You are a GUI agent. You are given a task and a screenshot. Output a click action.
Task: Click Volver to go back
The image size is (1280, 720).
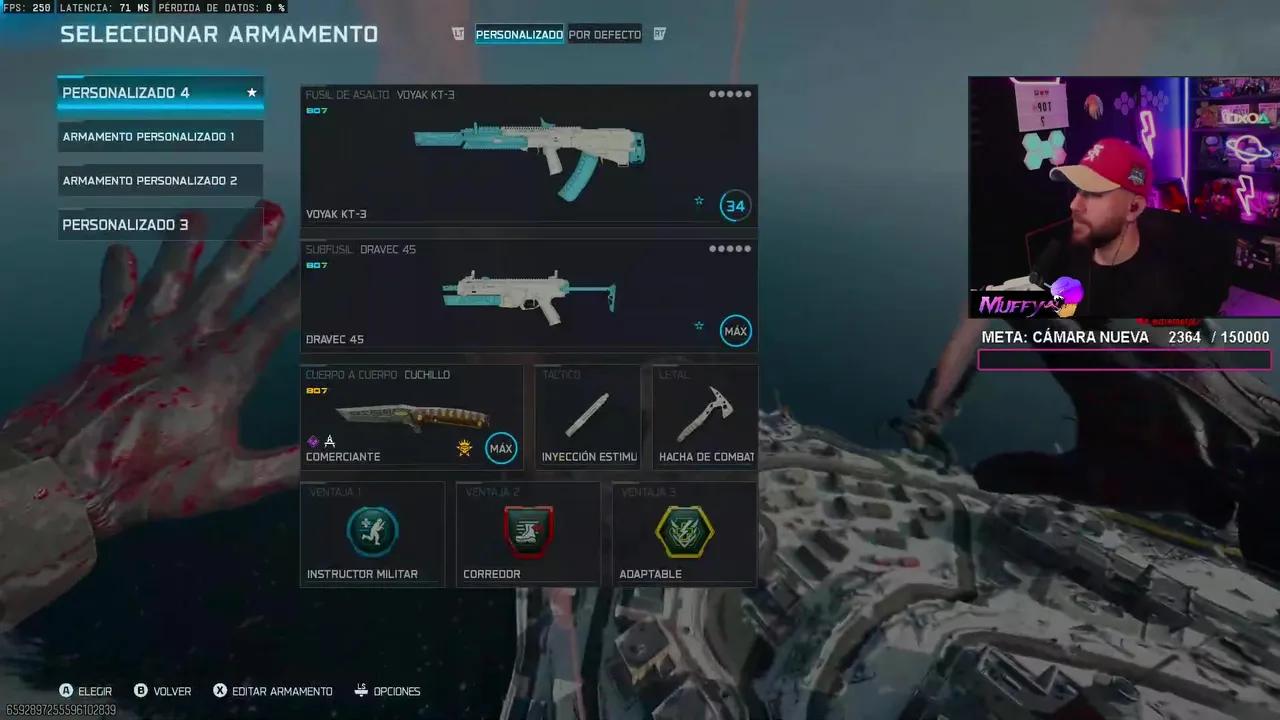coord(163,690)
